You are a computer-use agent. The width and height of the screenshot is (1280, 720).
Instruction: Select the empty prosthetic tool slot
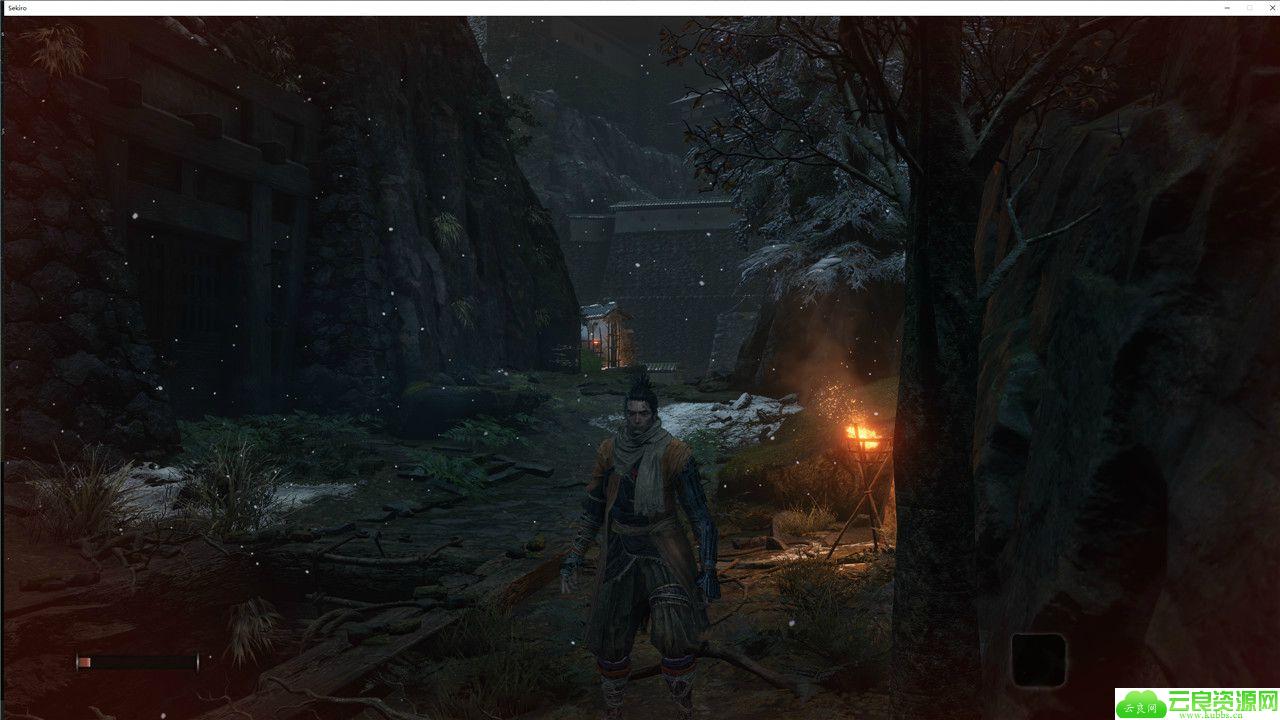tap(1038, 659)
